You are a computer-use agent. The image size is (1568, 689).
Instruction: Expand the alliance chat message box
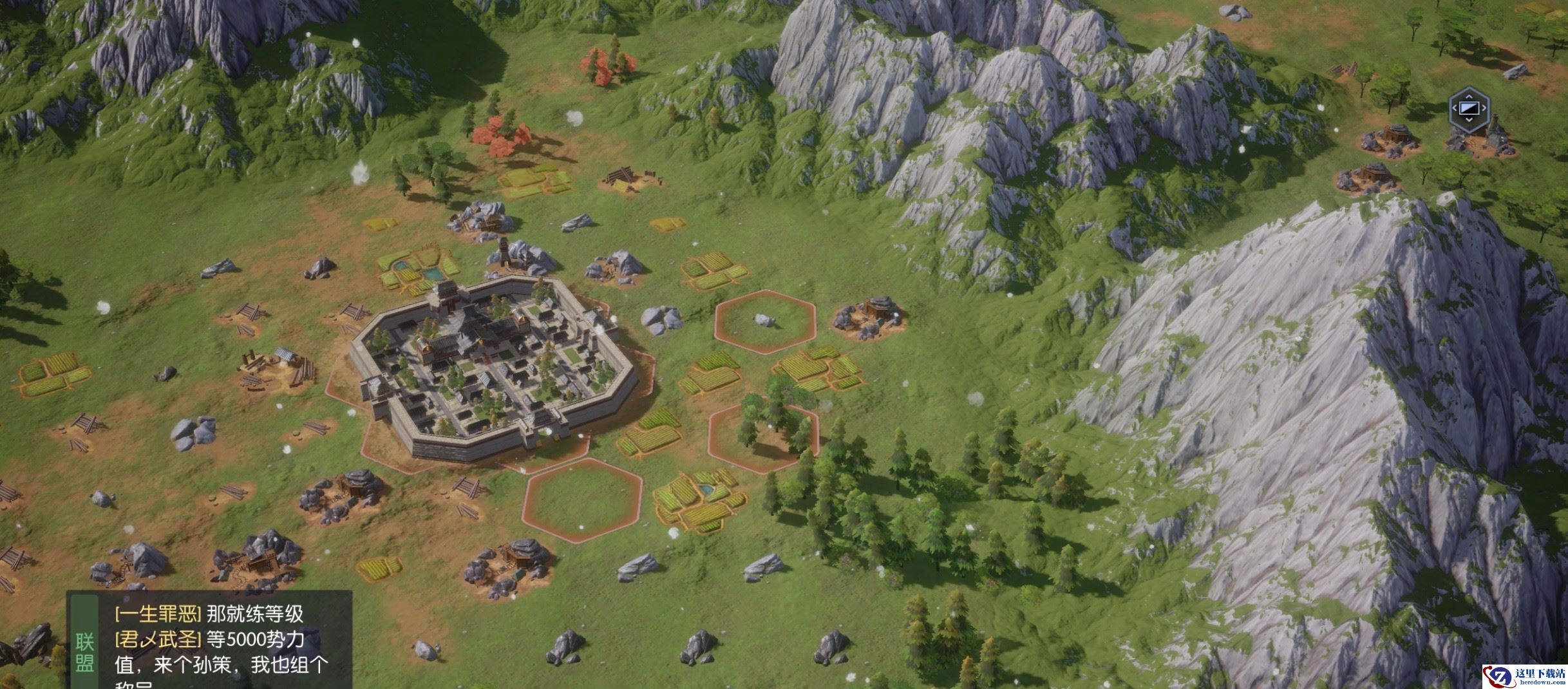222,644
